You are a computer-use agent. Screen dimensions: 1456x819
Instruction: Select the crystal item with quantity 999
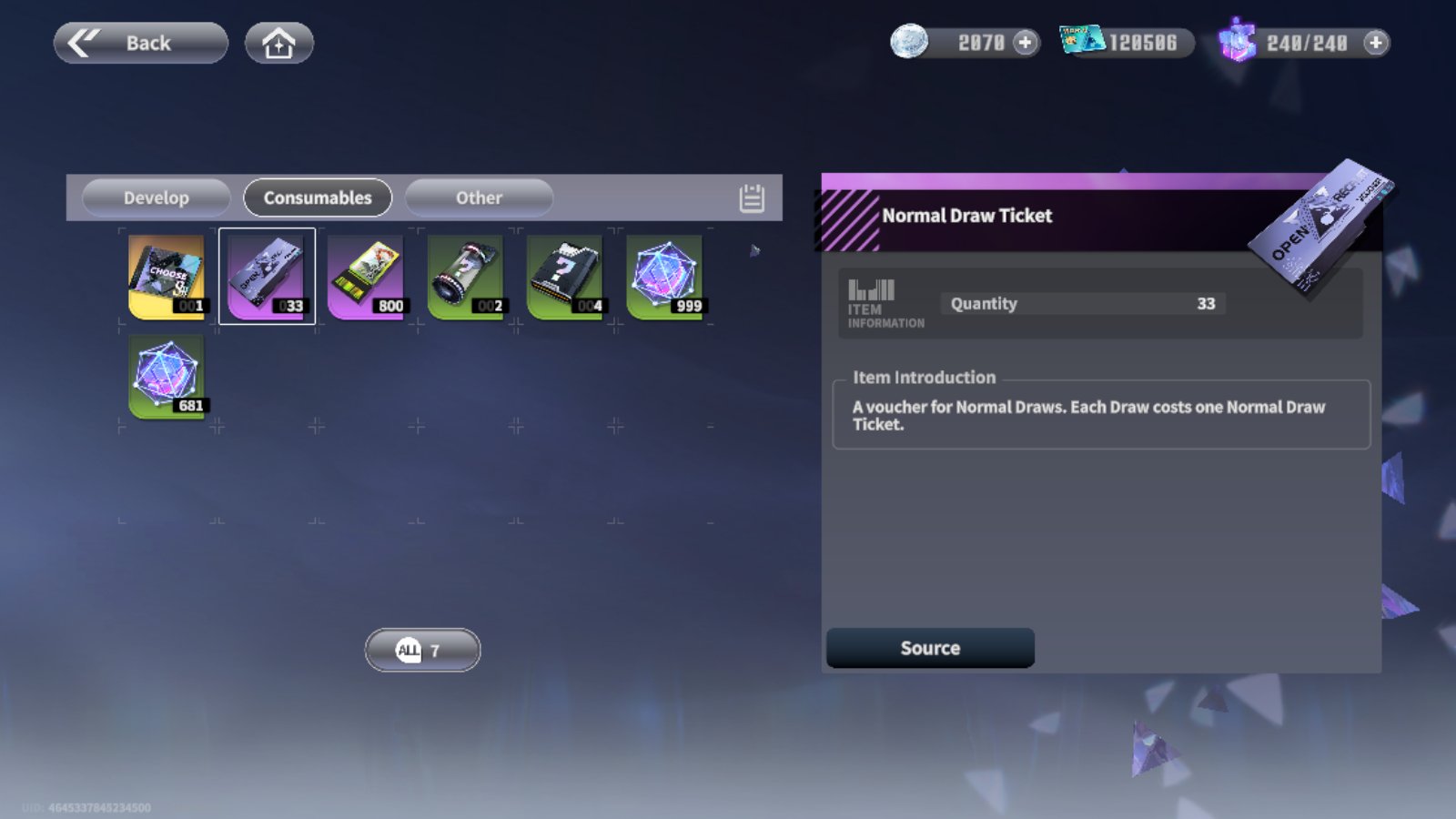pyautogui.click(x=665, y=277)
